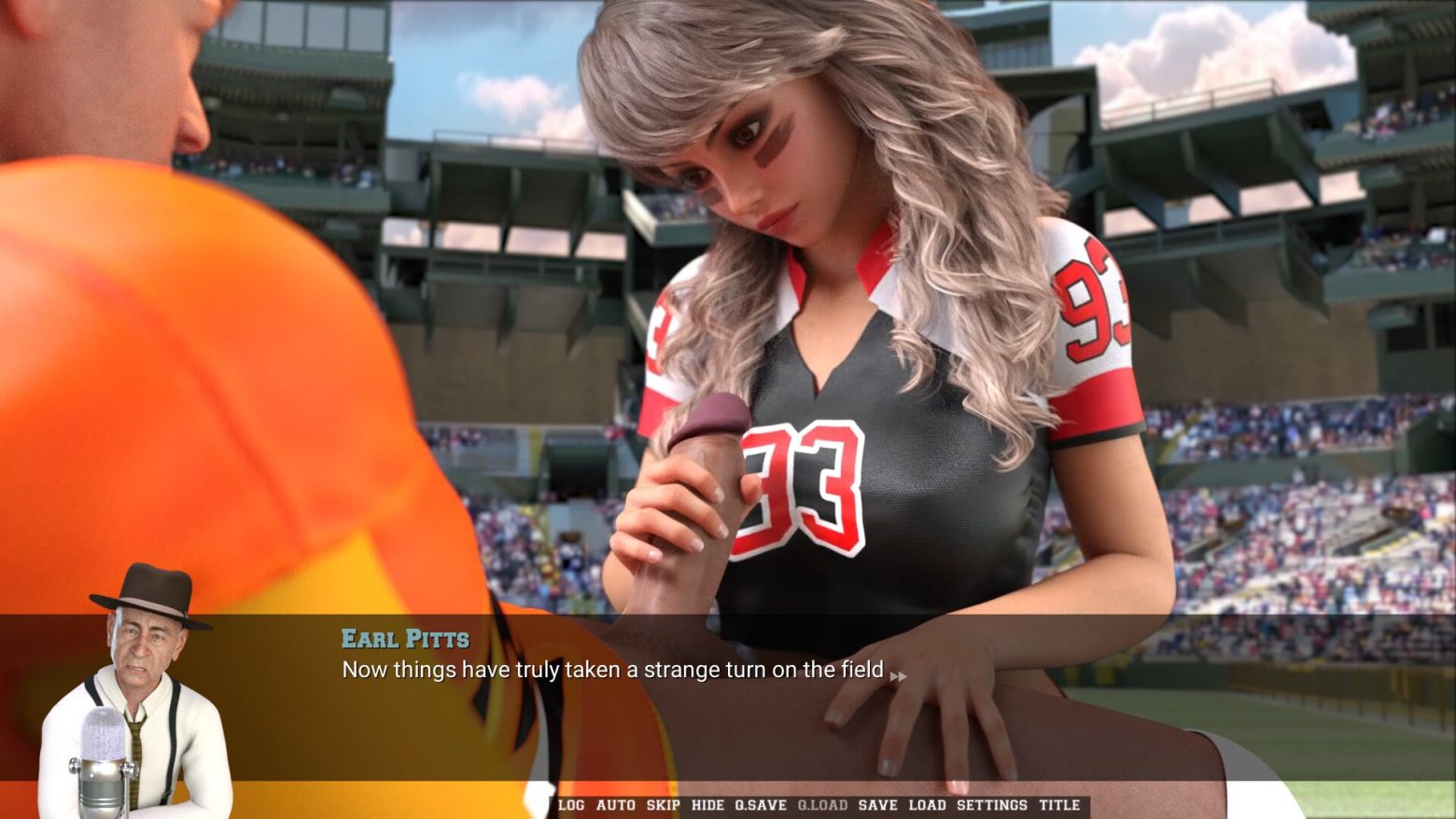
Task: Toggle AUTO advance mode
Action: (x=615, y=805)
